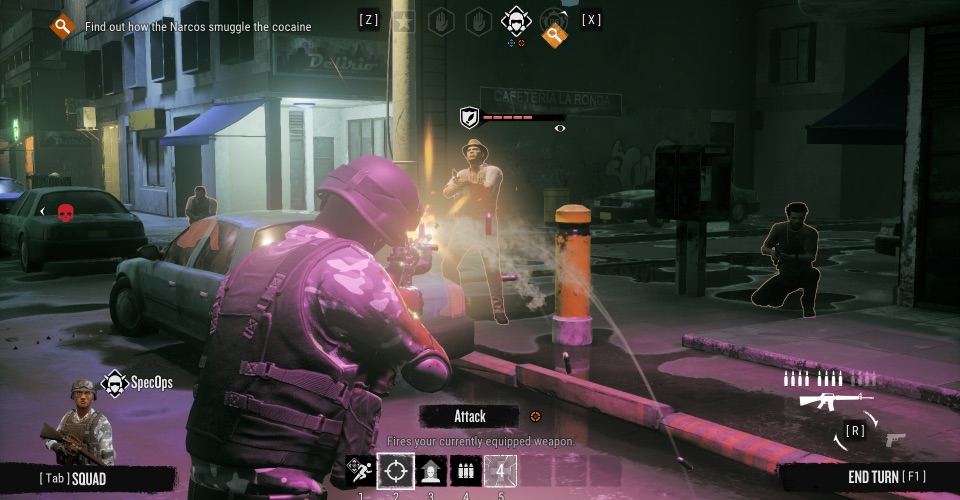Select the Attack crosshair ability

tap(396, 470)
